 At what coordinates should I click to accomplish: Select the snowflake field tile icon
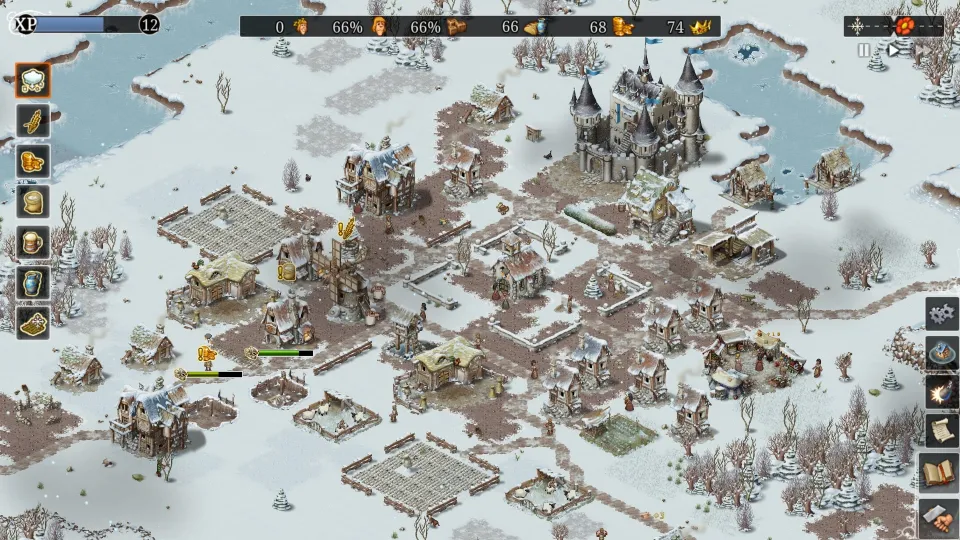[x=34, y=321]
